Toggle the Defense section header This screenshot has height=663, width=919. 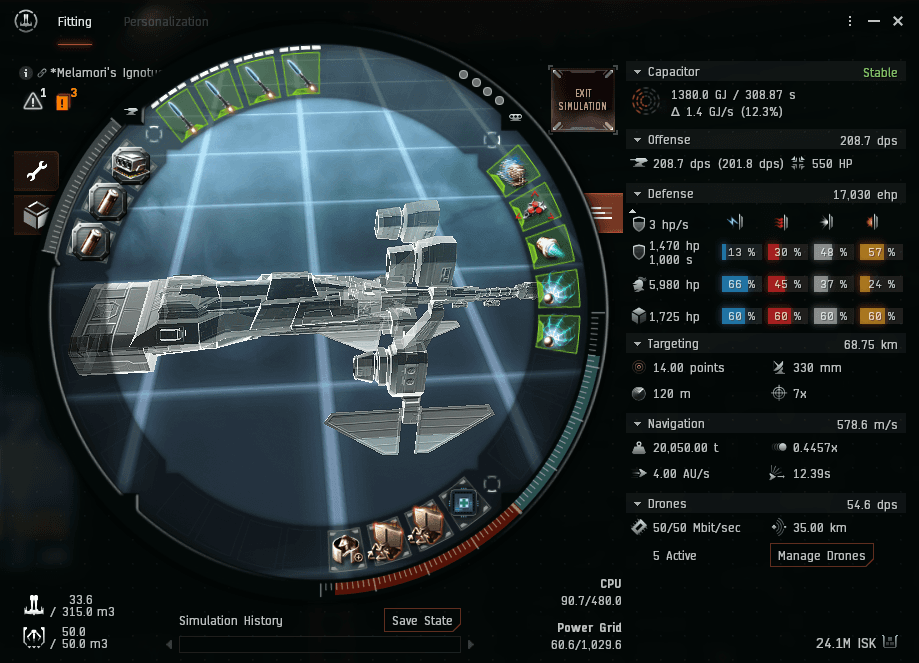[637, 194]
